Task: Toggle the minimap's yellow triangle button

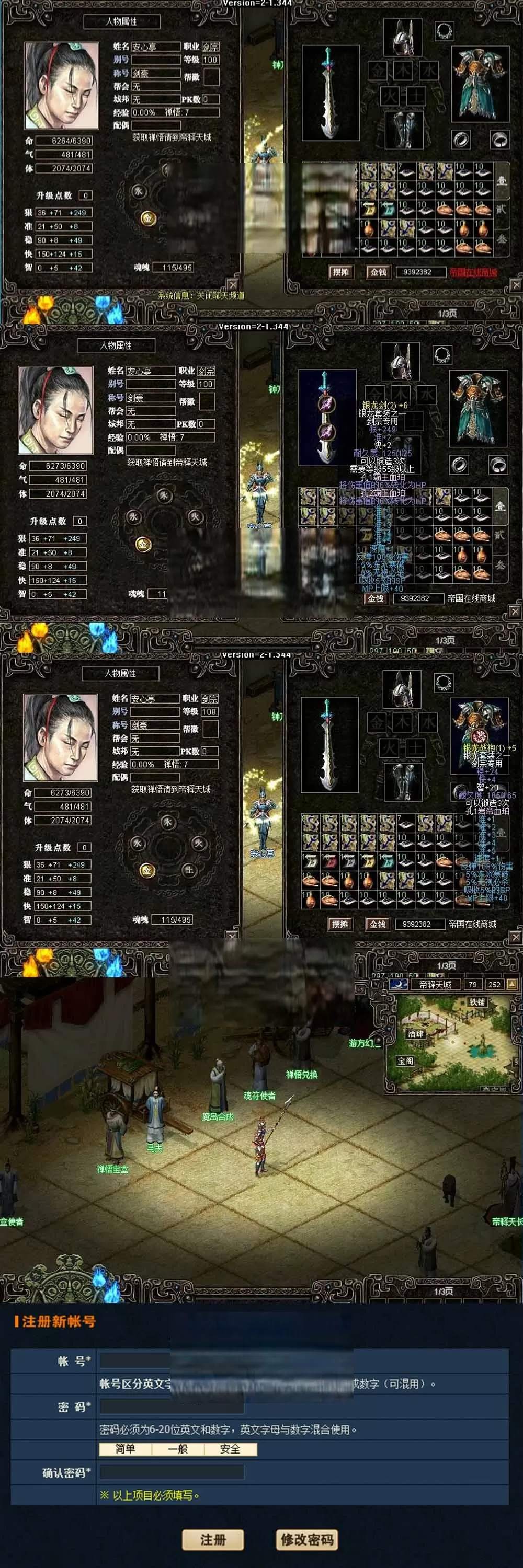Action: tap(512, 984)
